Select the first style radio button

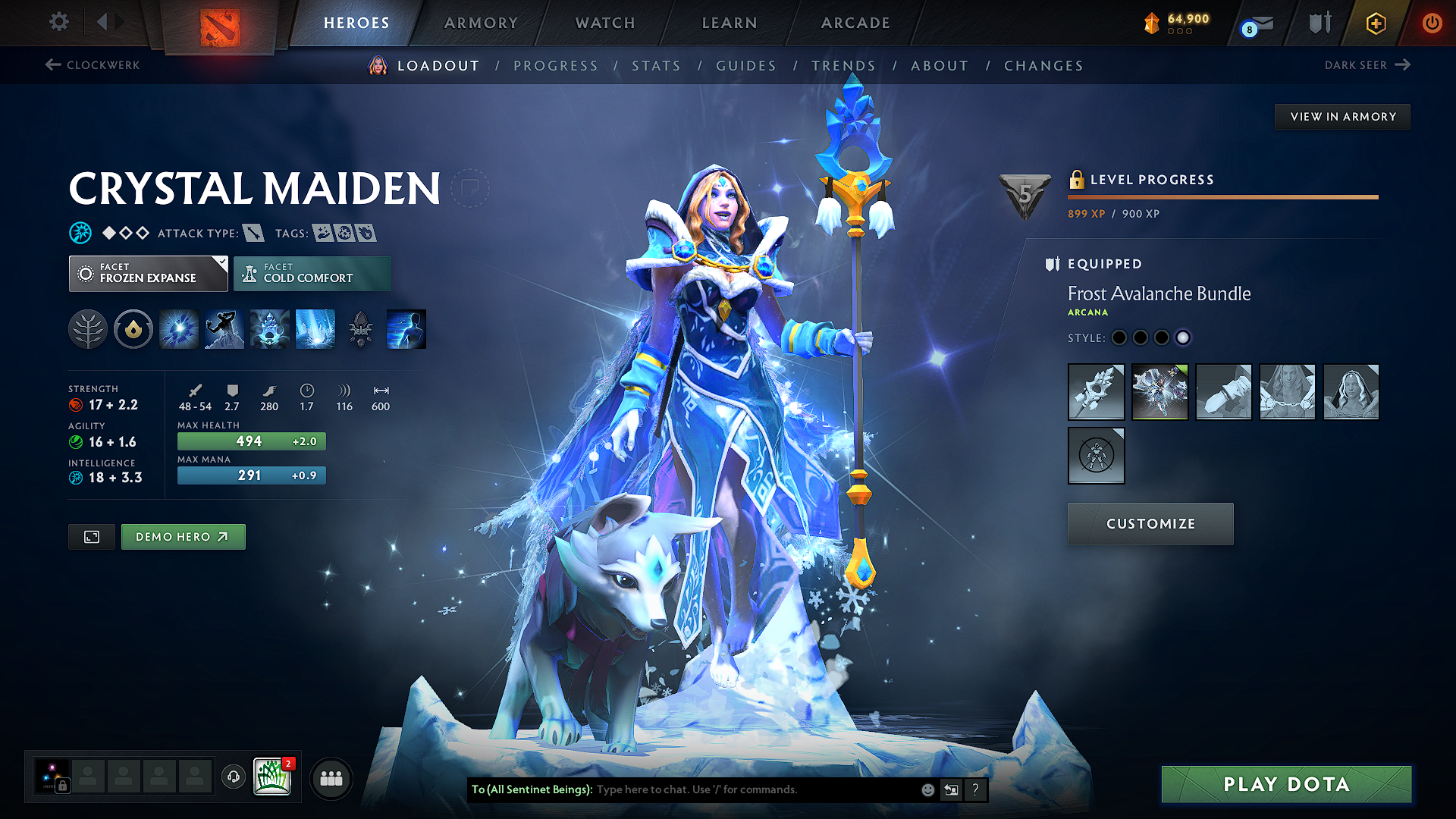point(1119,337)
